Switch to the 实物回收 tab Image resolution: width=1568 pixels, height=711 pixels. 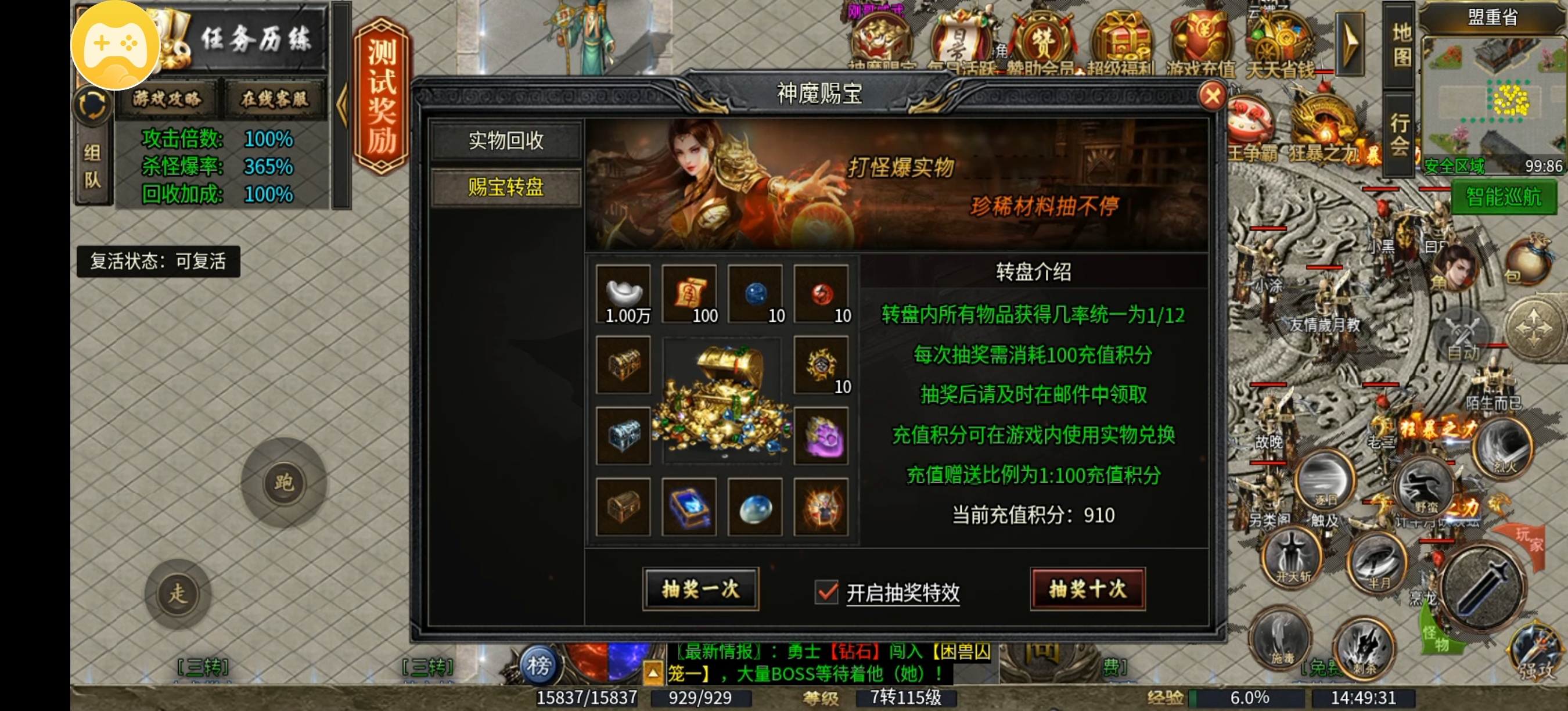(506, 142)
